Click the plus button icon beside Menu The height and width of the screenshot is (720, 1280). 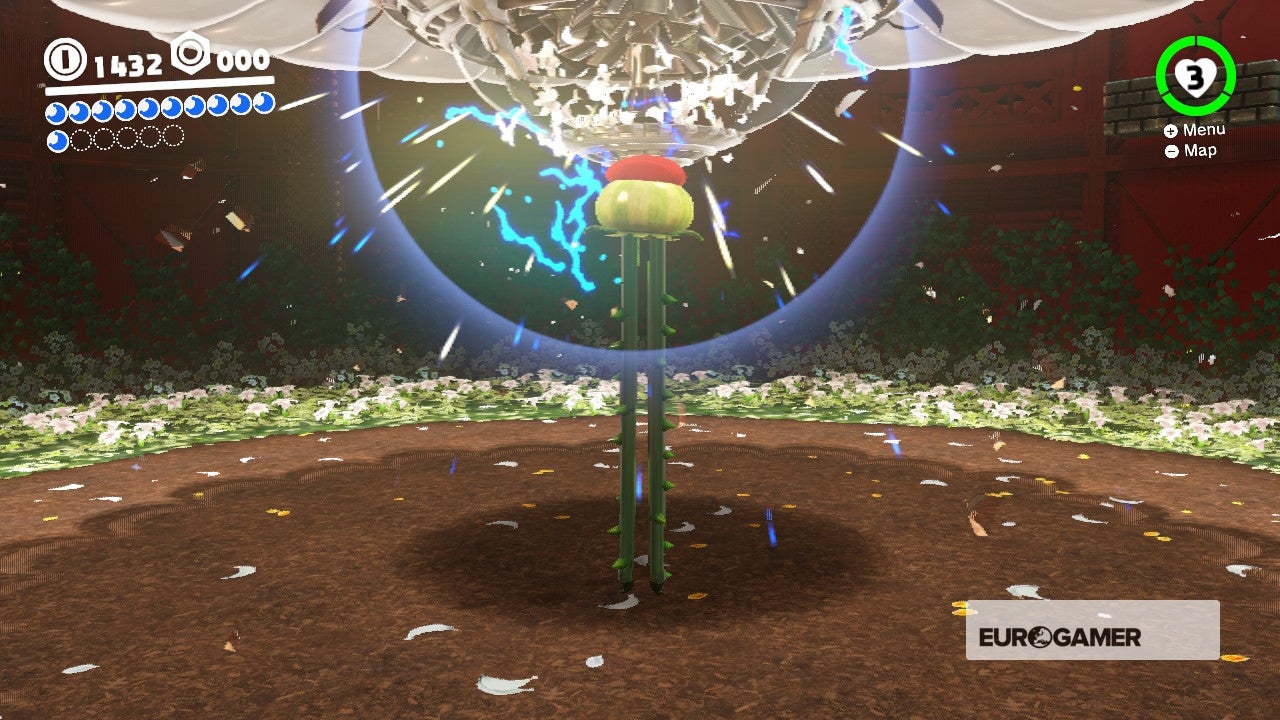pos(1173,130)
